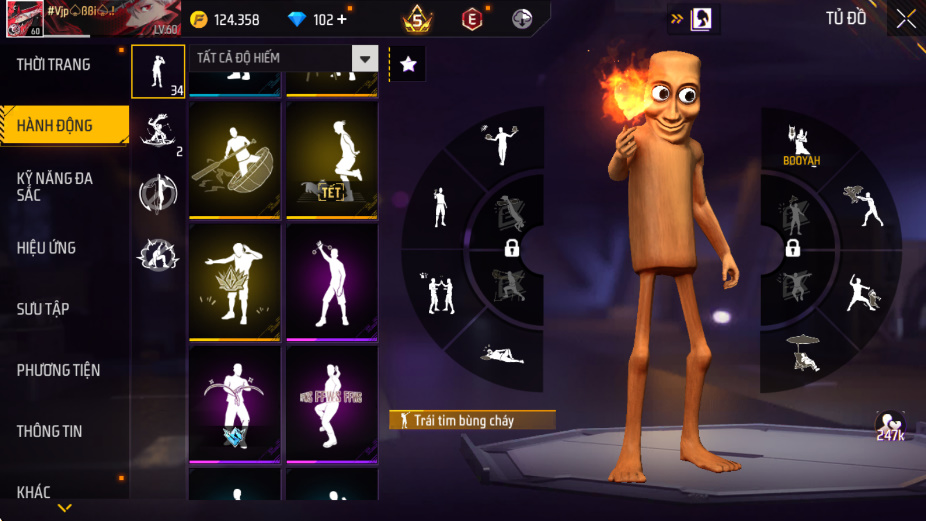Select the Hành Động category
926x521 pixels.
pos(55,126)
